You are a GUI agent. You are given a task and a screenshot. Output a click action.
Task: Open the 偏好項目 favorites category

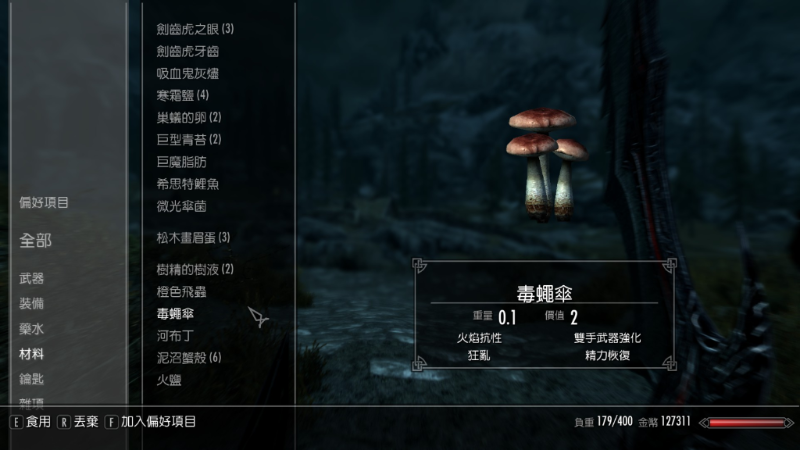pyautogui.click(x=44, y=203)
